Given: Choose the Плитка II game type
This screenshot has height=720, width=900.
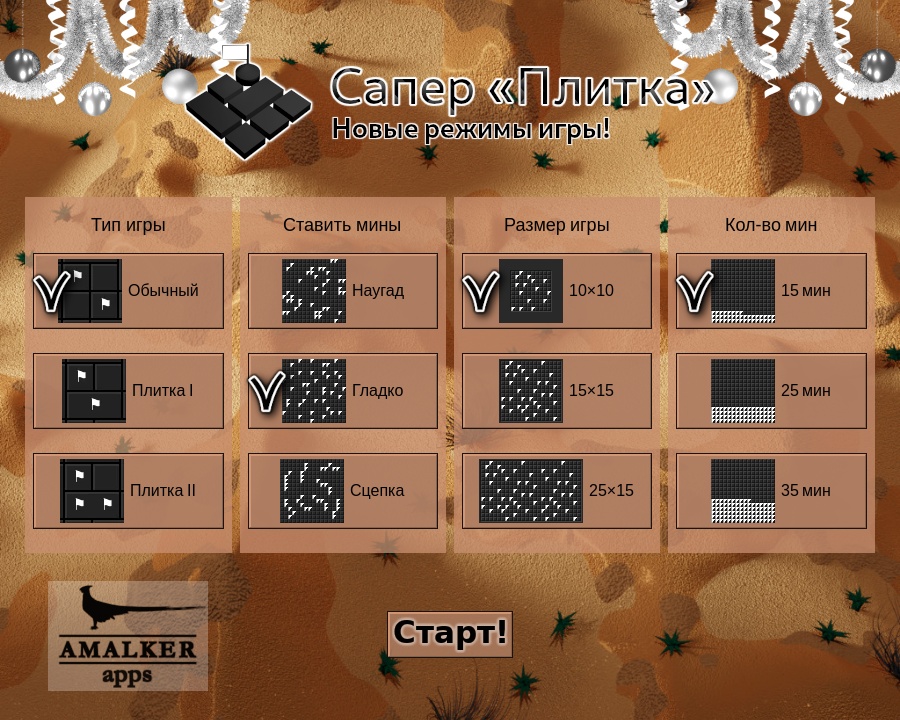Looking at the screenshot, I should tap(128, 491).
